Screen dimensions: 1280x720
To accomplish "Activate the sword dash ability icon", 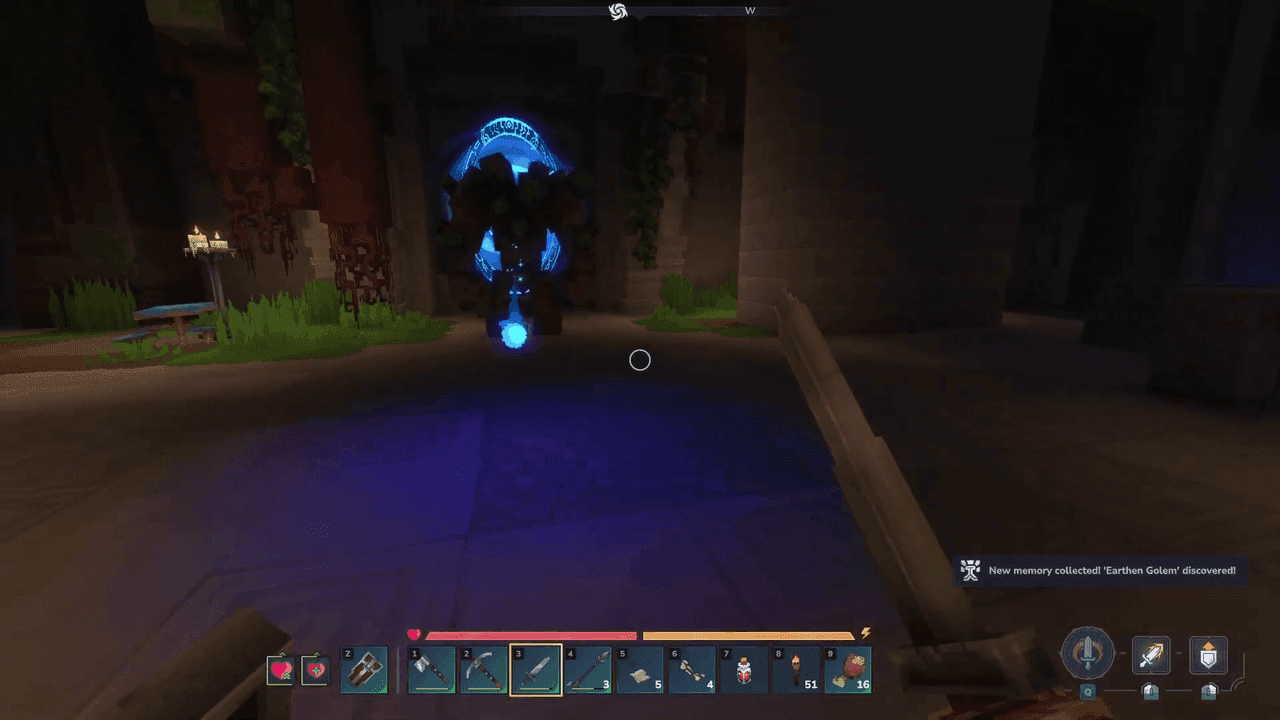I will [x=1151, y=657].
